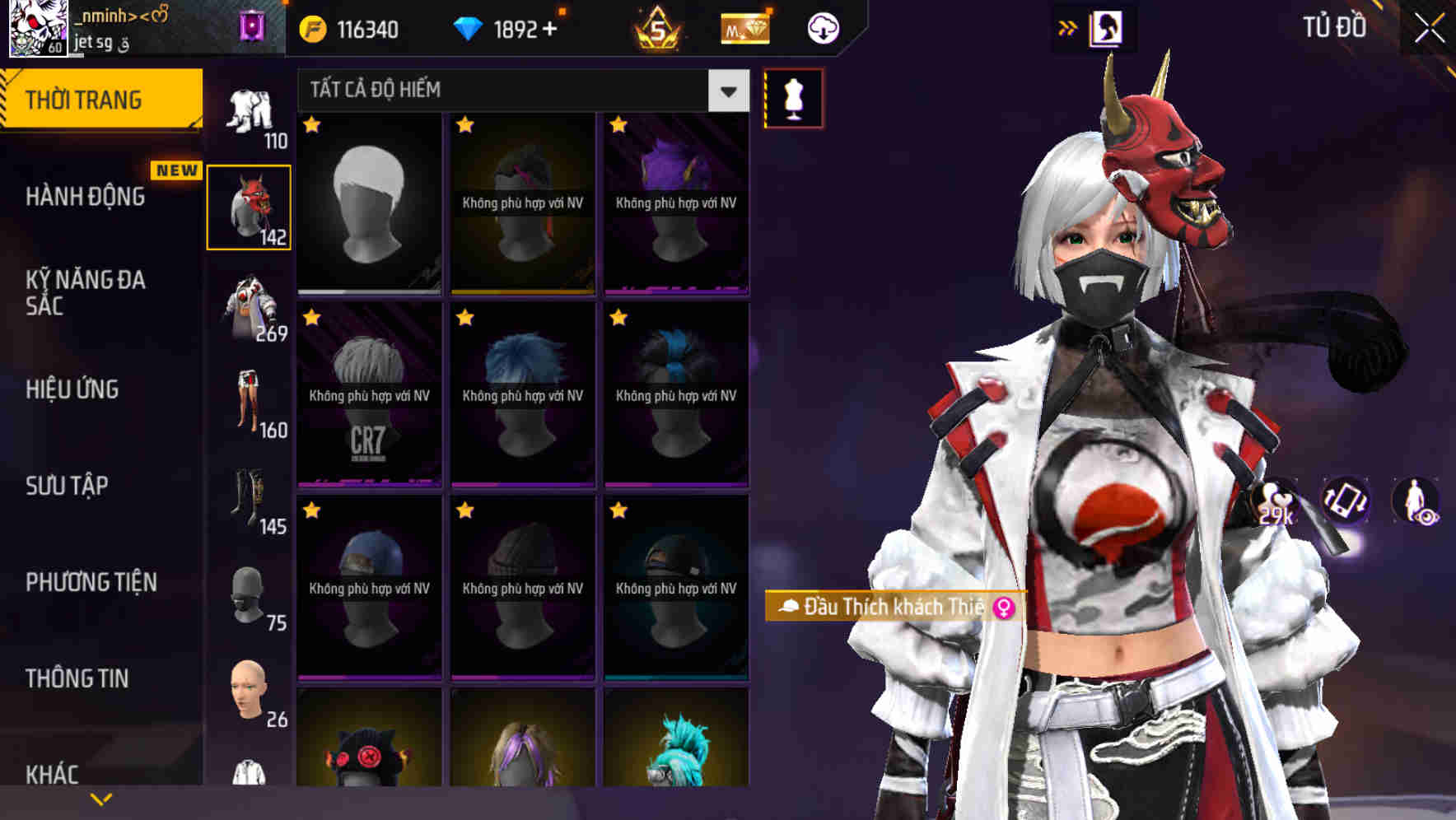Click the rank 5 gold badge icon
This screenshot has width=1456, height=820.
(x=658, y=28)
